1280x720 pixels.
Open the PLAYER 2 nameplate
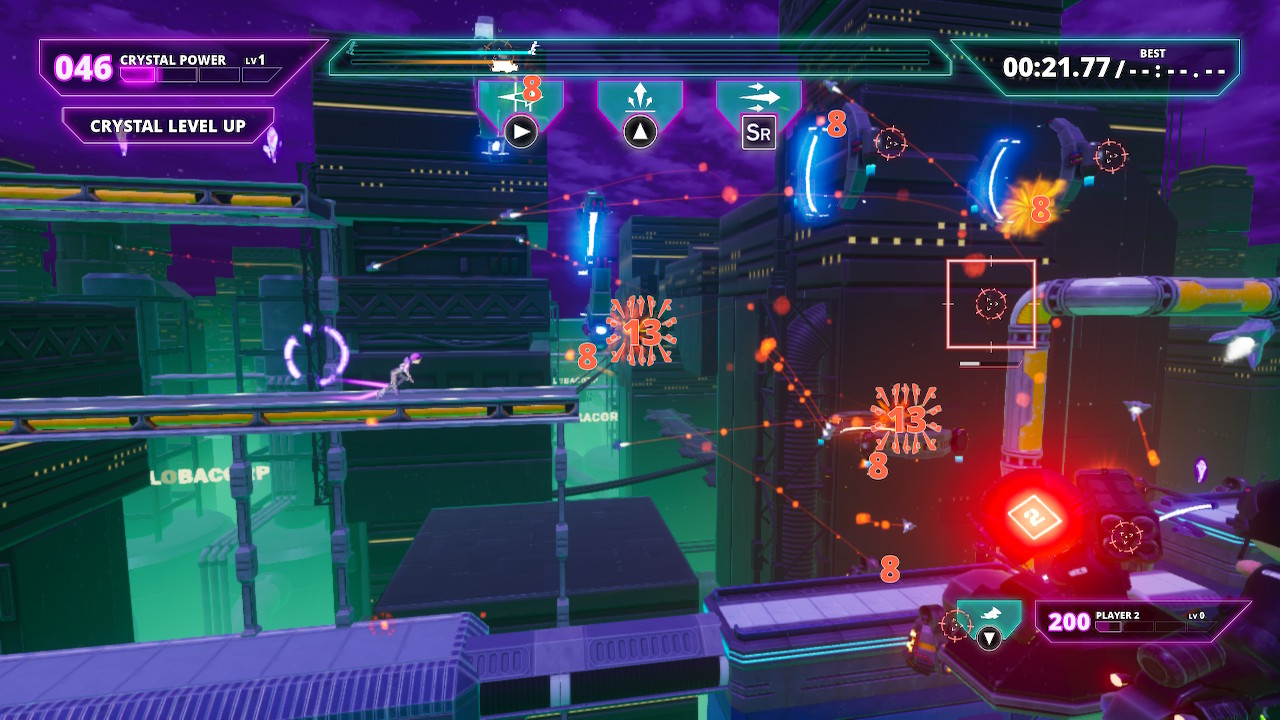(1117, 614)
